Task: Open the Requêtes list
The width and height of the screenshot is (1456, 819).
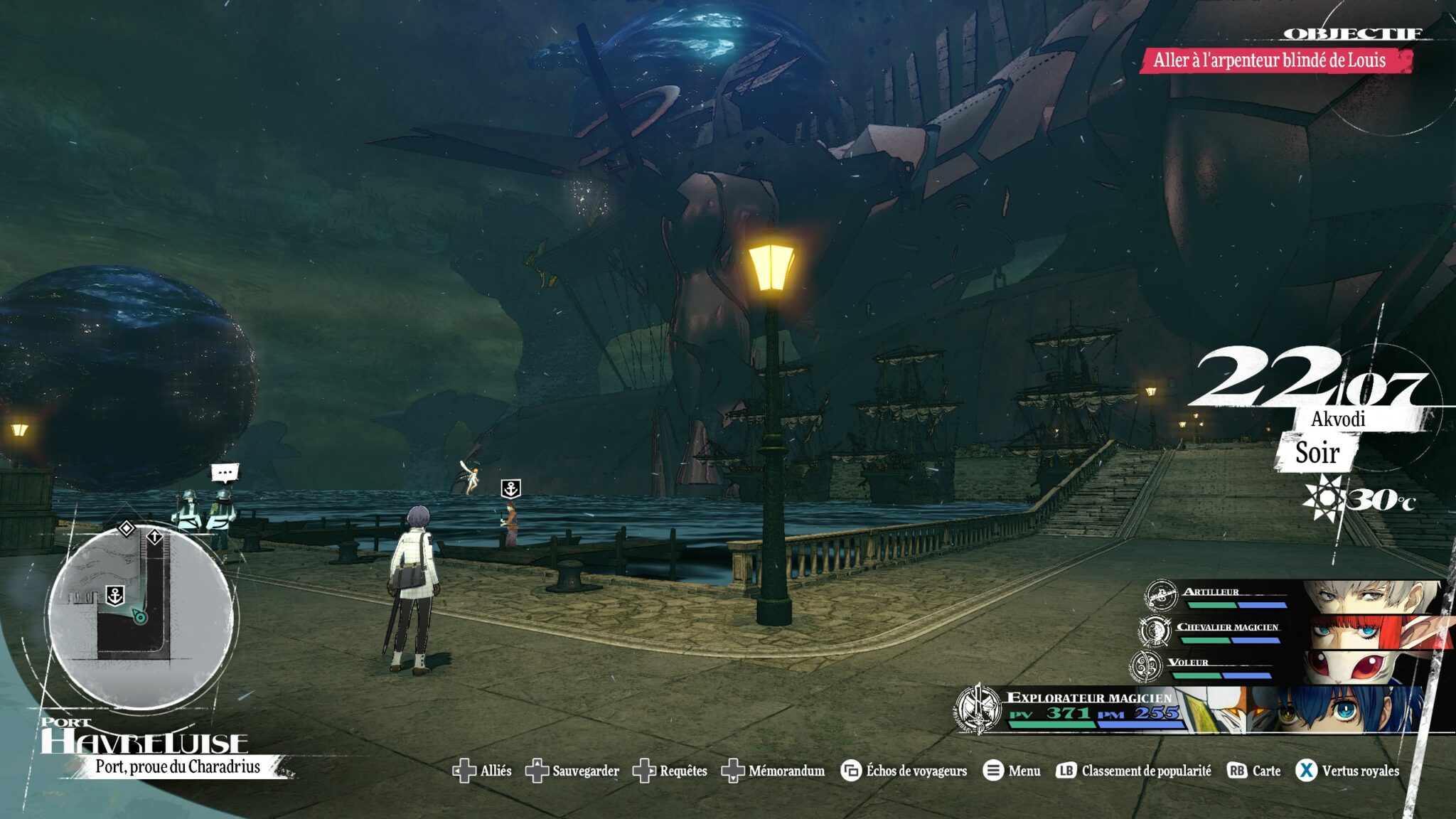Action: pos(670,771)
